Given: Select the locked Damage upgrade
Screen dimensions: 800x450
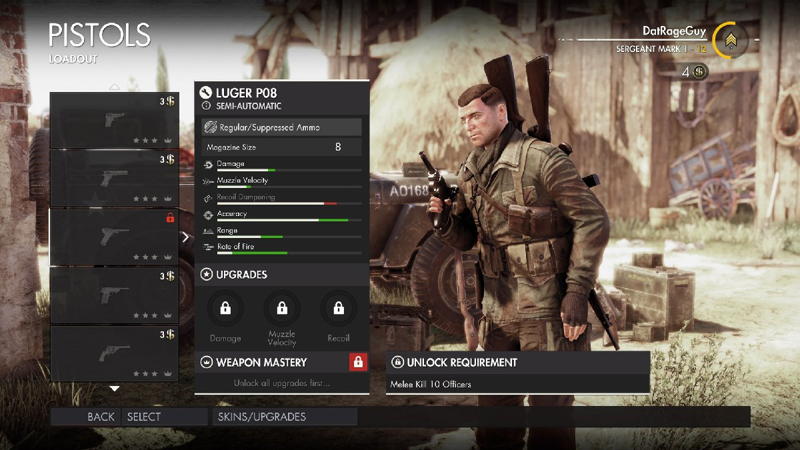Looking at the screenshot, I should [x=226, y=308].
